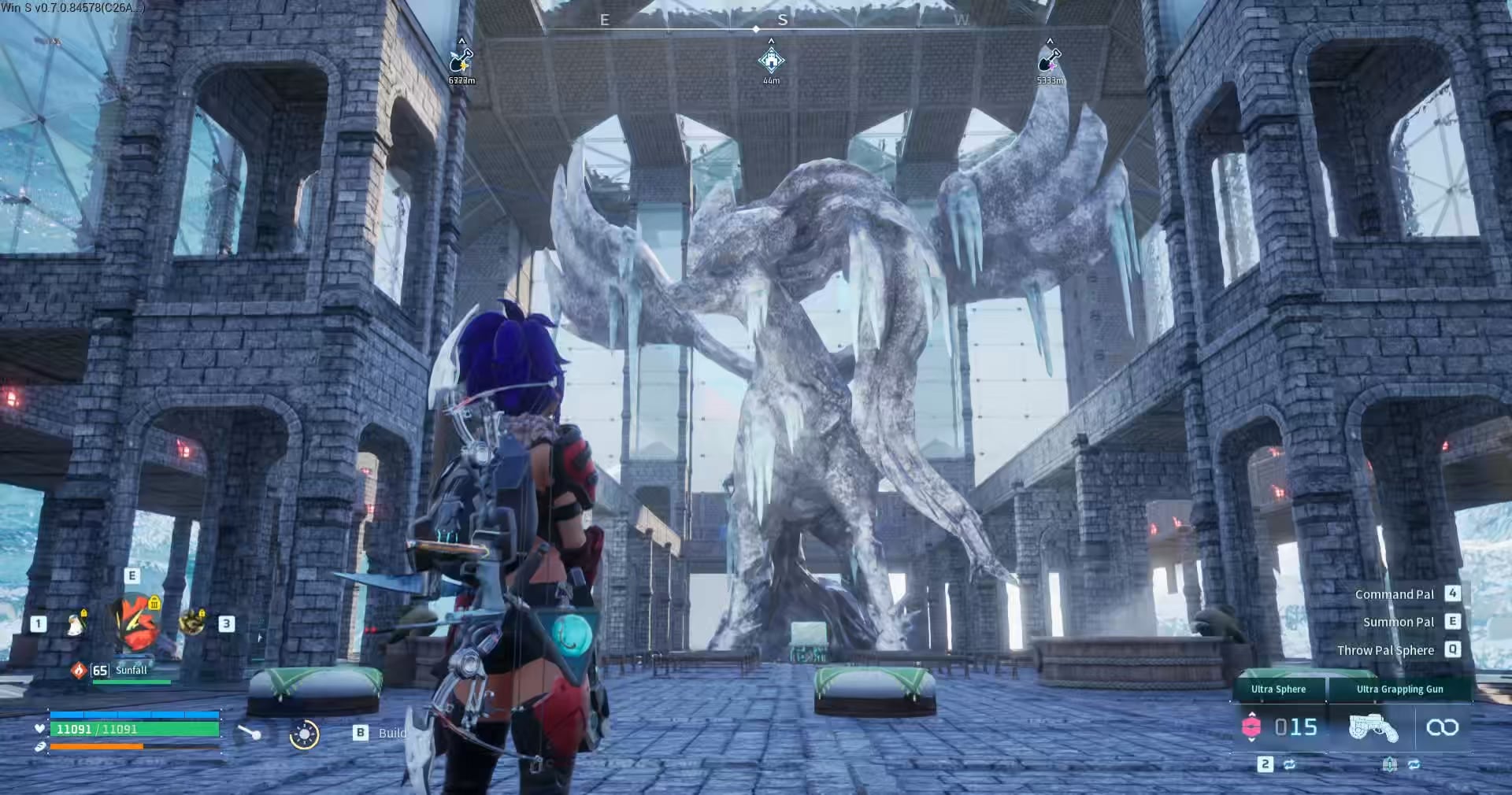The image size is (1512, 795).
Task: Click the fire element icon beside Sunfall
Action: [x=79, y=670]
